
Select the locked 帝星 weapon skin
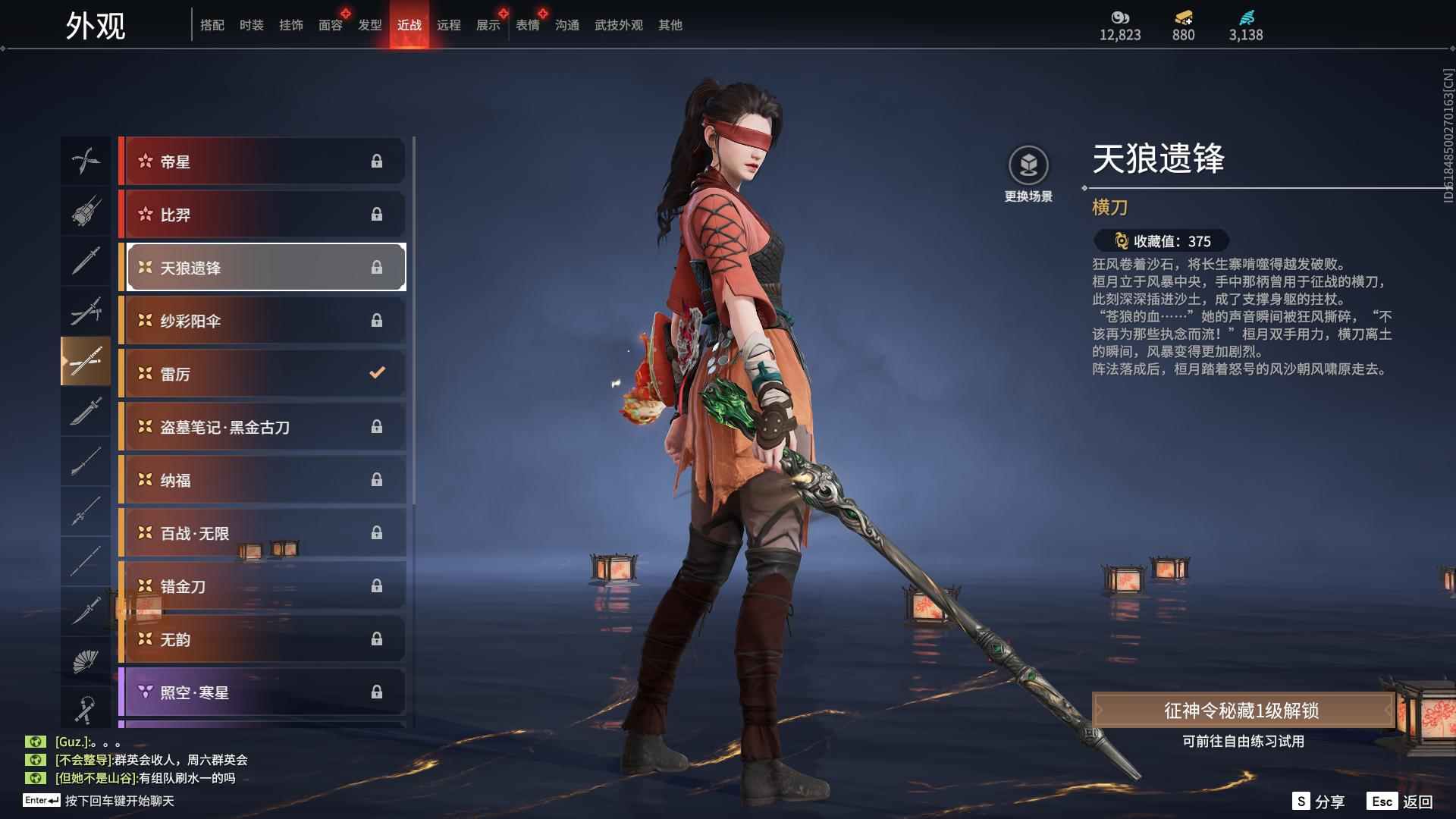click(x=262, y=161)
